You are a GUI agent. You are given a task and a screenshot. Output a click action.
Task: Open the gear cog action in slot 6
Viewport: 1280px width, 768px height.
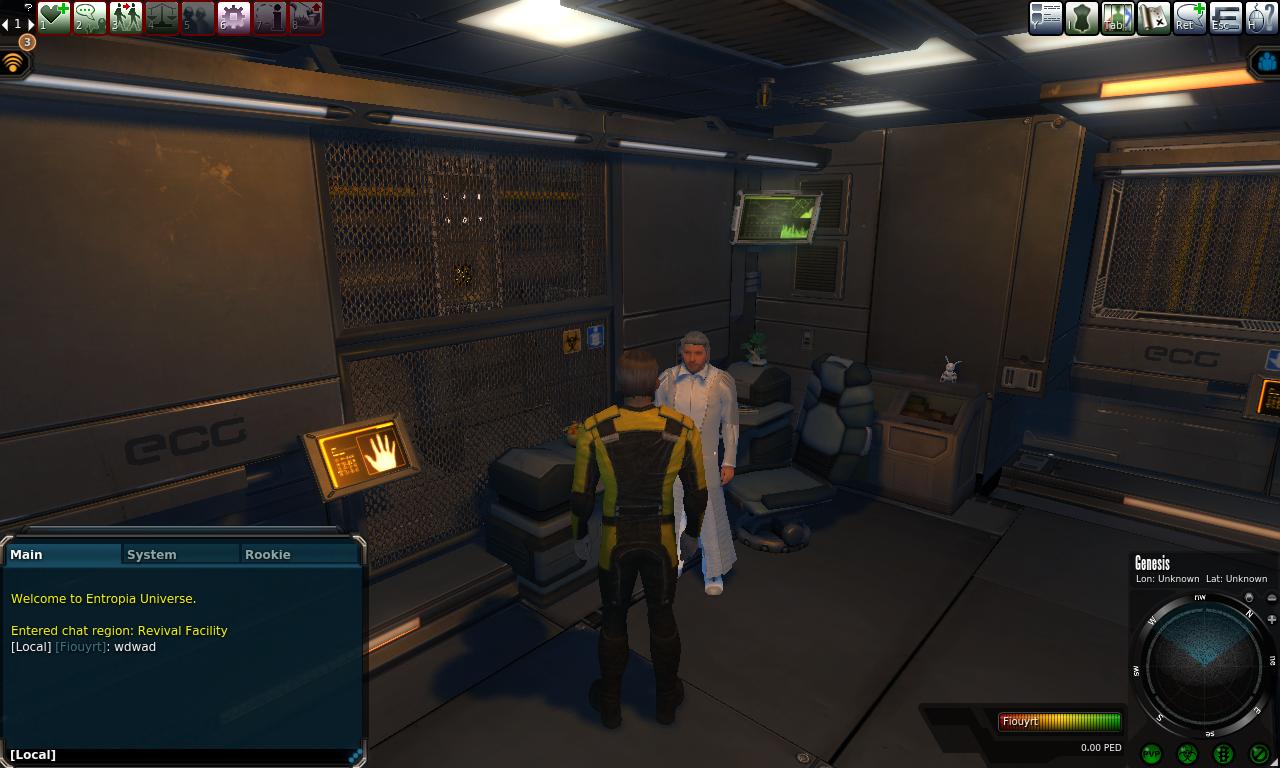pos(234,17)
